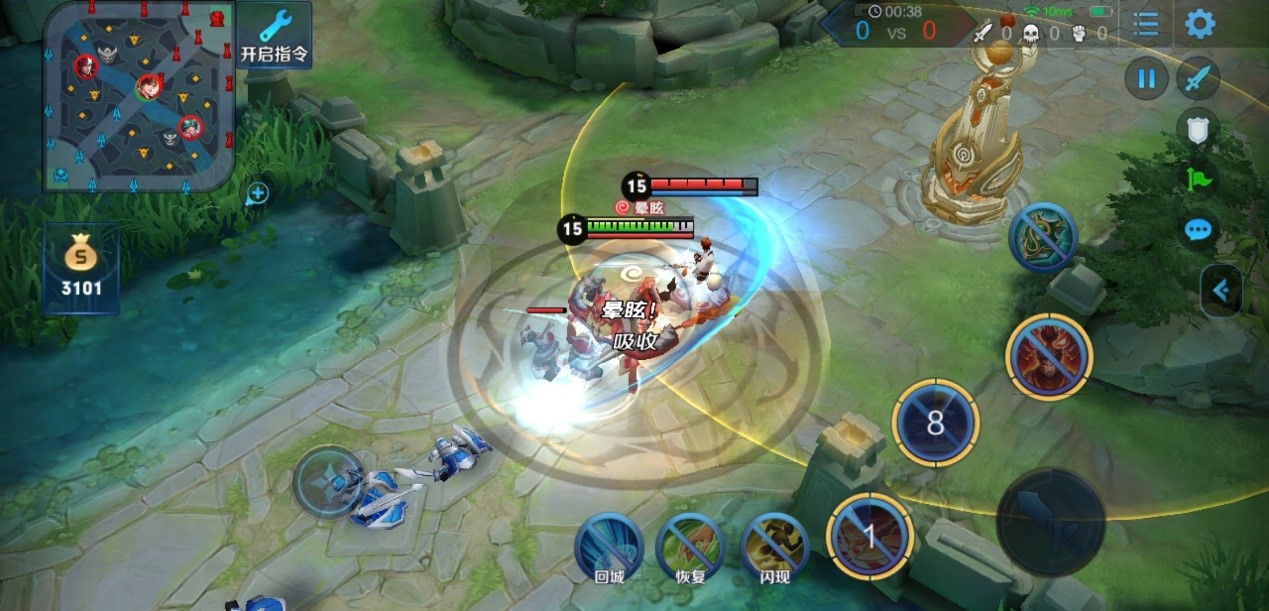This screenshot has height=611, width=1269.
Task: Tap the white shield retreat signal
Action: (x=1197, y=127)
